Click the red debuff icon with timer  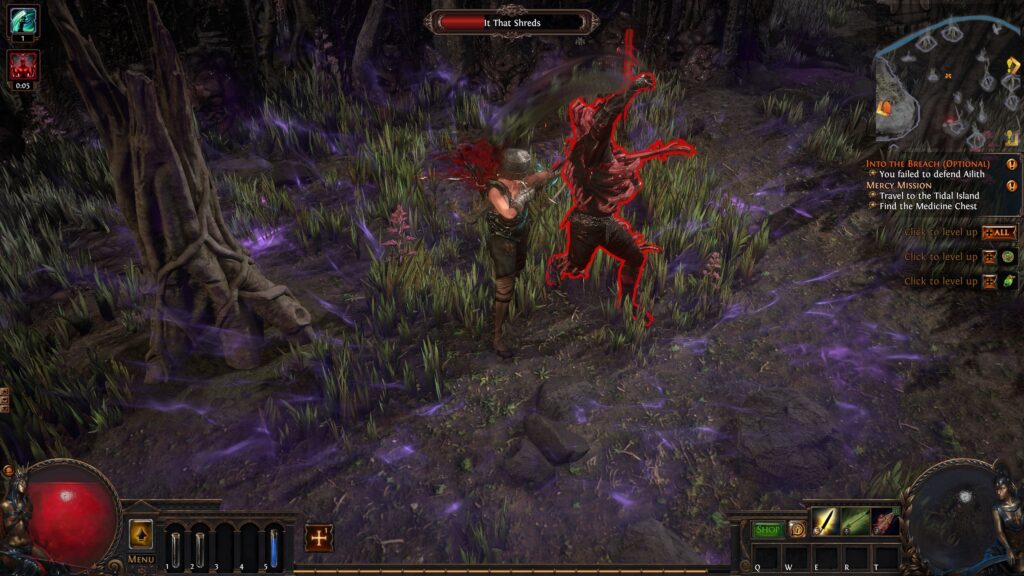point(23,65)
